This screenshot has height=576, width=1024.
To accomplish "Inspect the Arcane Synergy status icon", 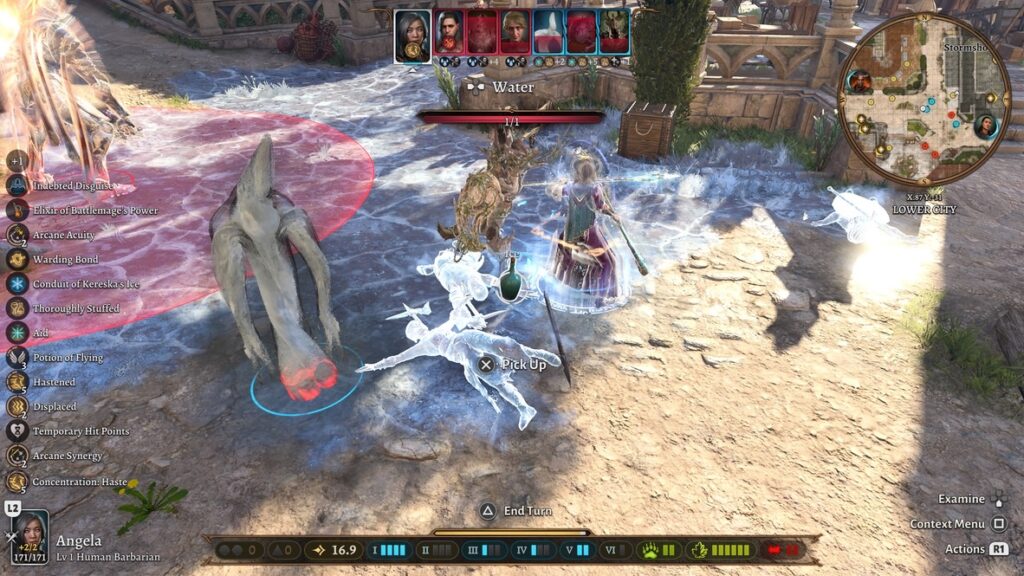I will point(17,456).
